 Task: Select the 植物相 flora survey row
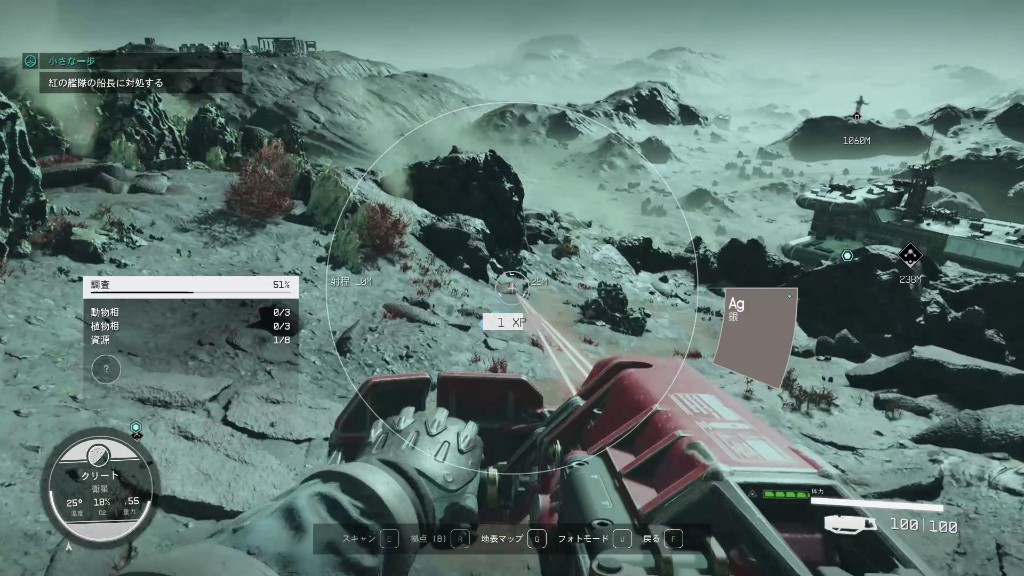tap(190, 326)
